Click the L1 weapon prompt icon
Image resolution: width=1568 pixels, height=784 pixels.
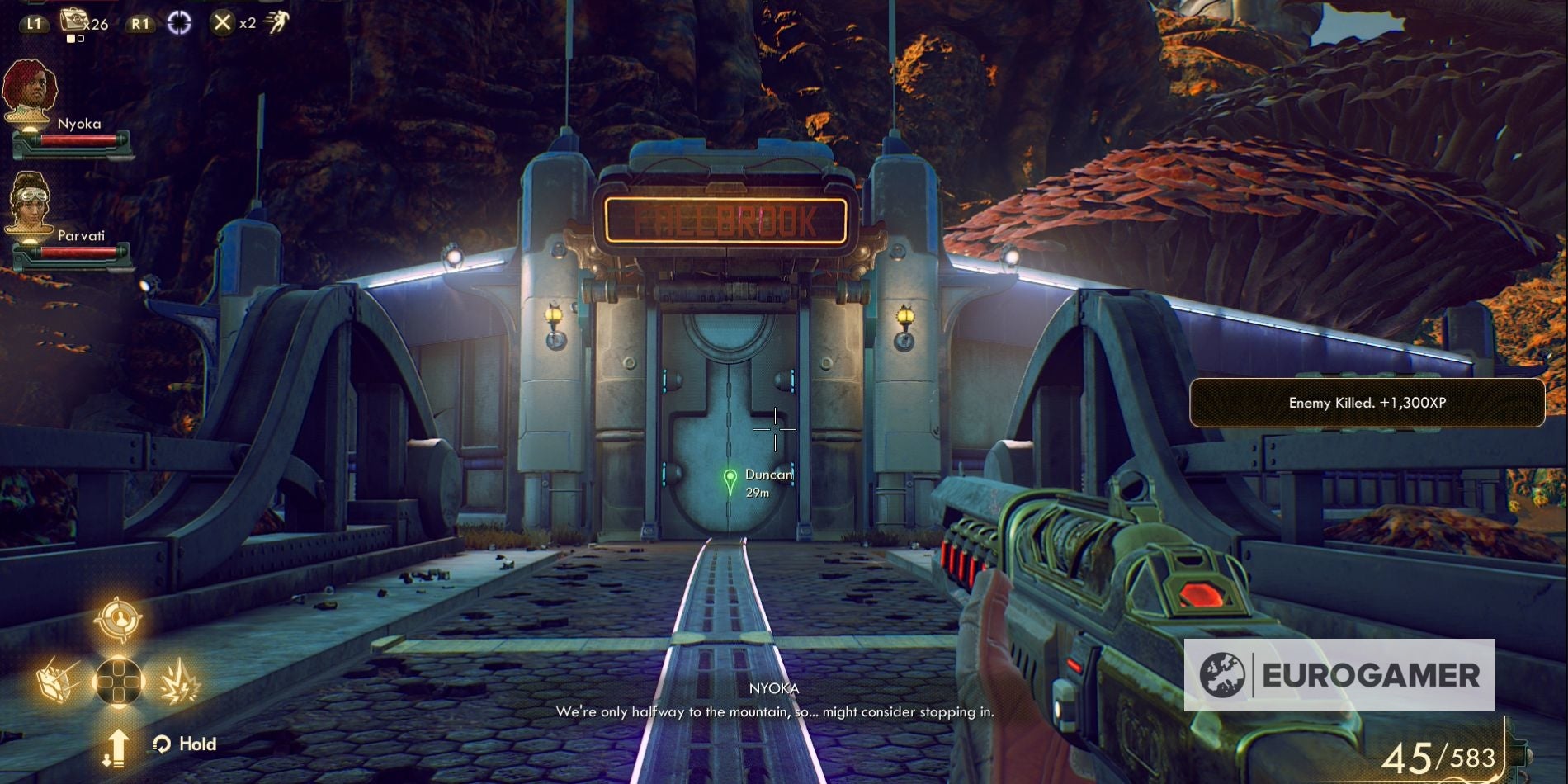click(34, 24)
